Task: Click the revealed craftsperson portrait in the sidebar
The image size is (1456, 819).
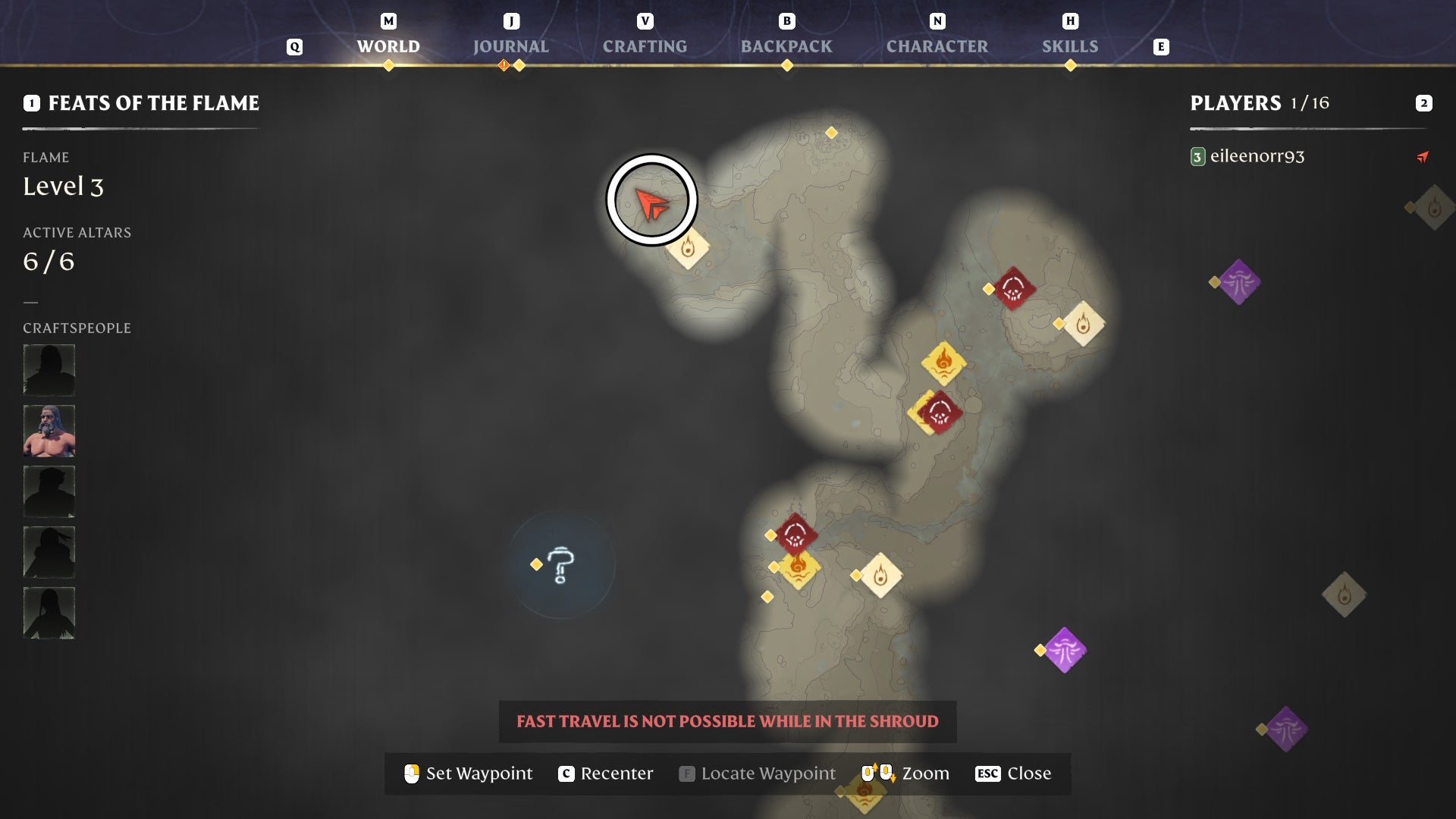Action: coord(49,430)
